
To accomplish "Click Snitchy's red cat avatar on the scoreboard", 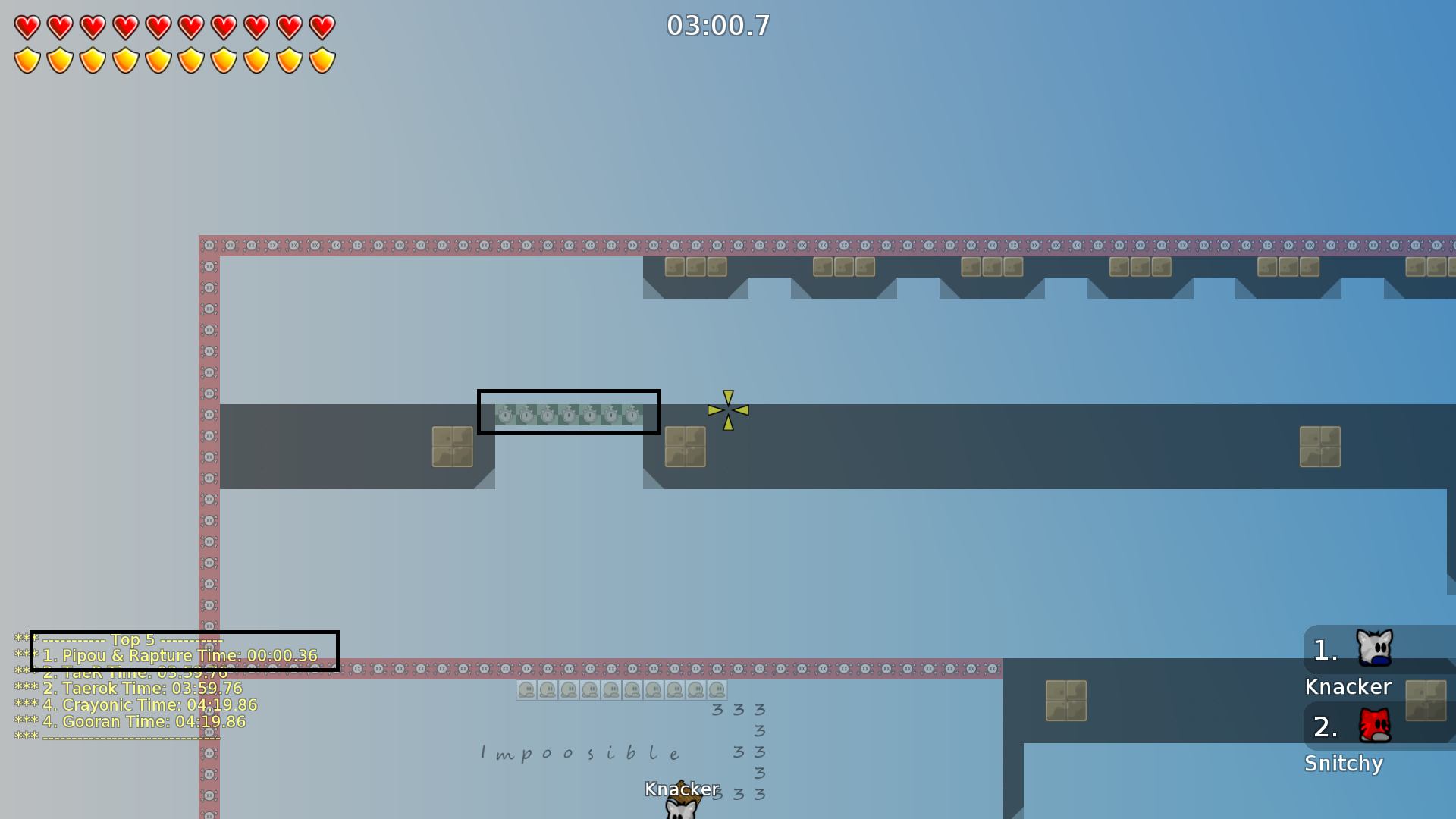I will [1376, 726].
